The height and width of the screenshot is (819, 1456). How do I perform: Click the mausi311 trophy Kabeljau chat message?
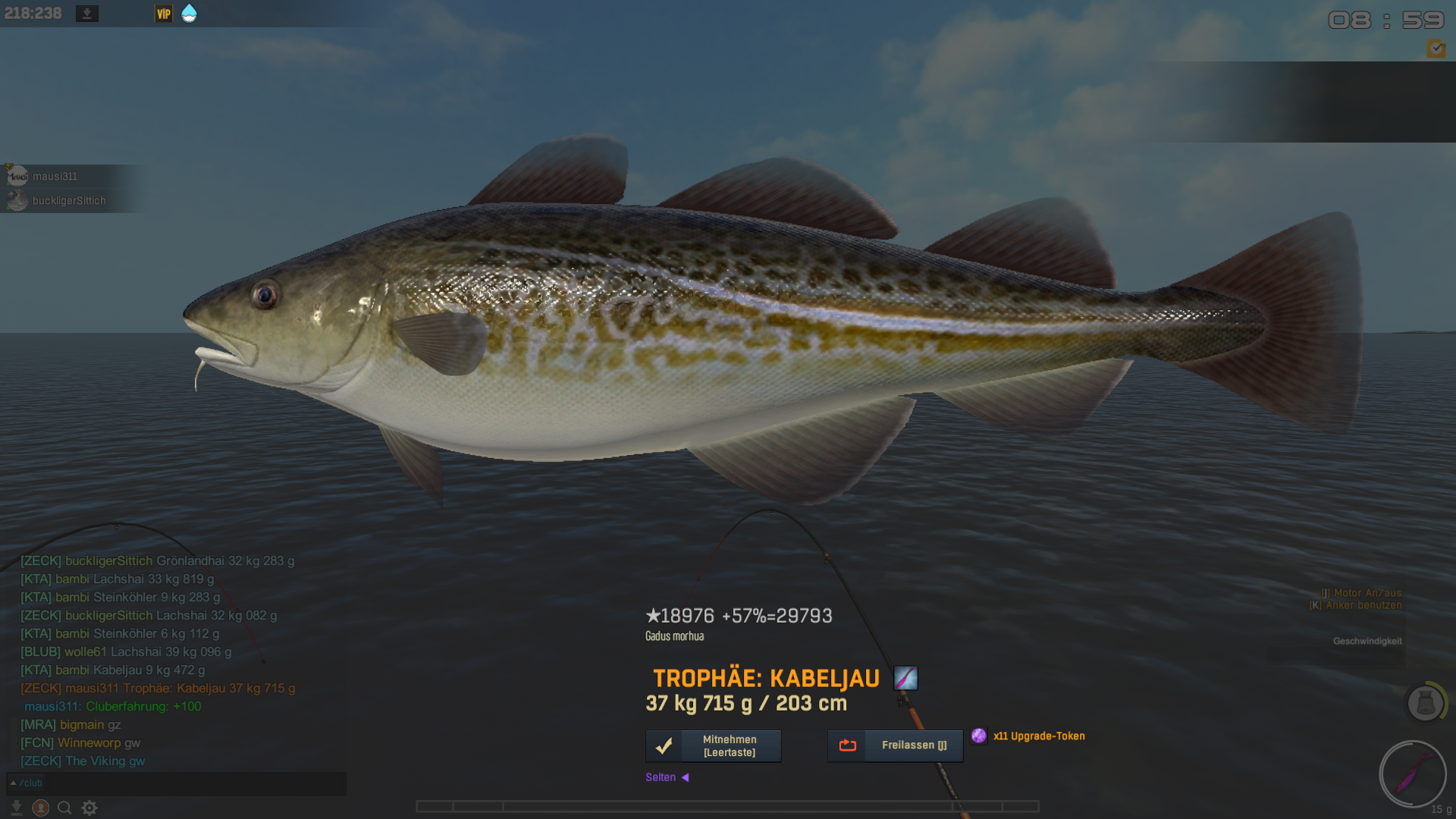pyautogui.click(x=158, y=689)
